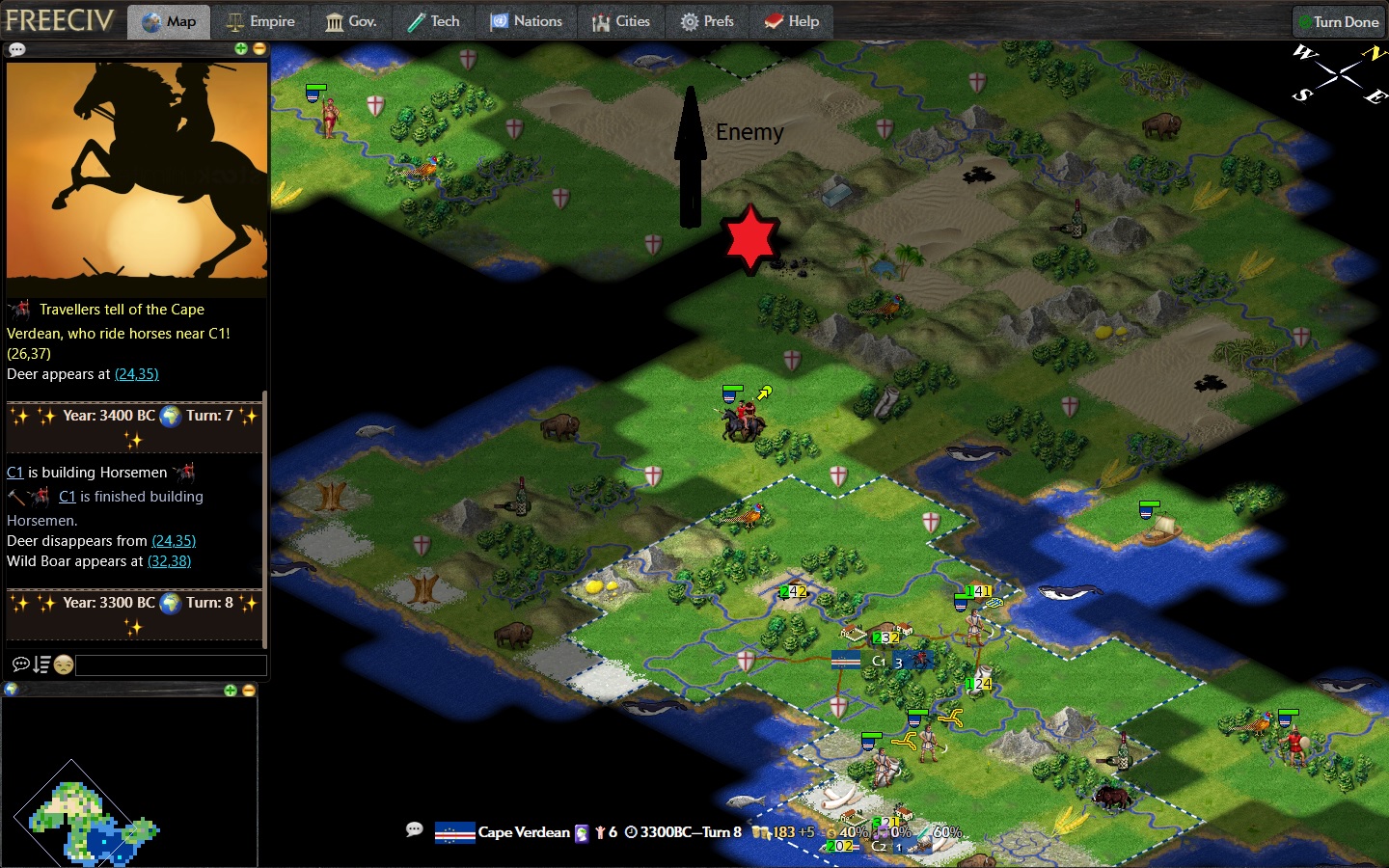1389x868 pixels.
Task: View the Cities tab
Action: click(621, 21)
